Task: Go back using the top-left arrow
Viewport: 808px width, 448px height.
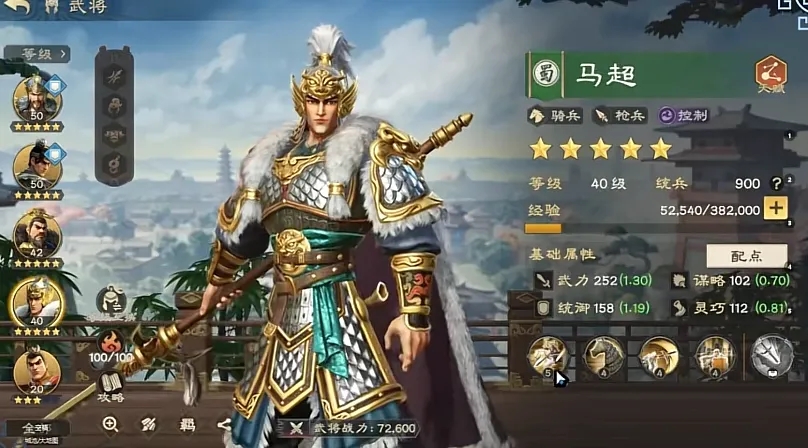Action: click(20, 8)
